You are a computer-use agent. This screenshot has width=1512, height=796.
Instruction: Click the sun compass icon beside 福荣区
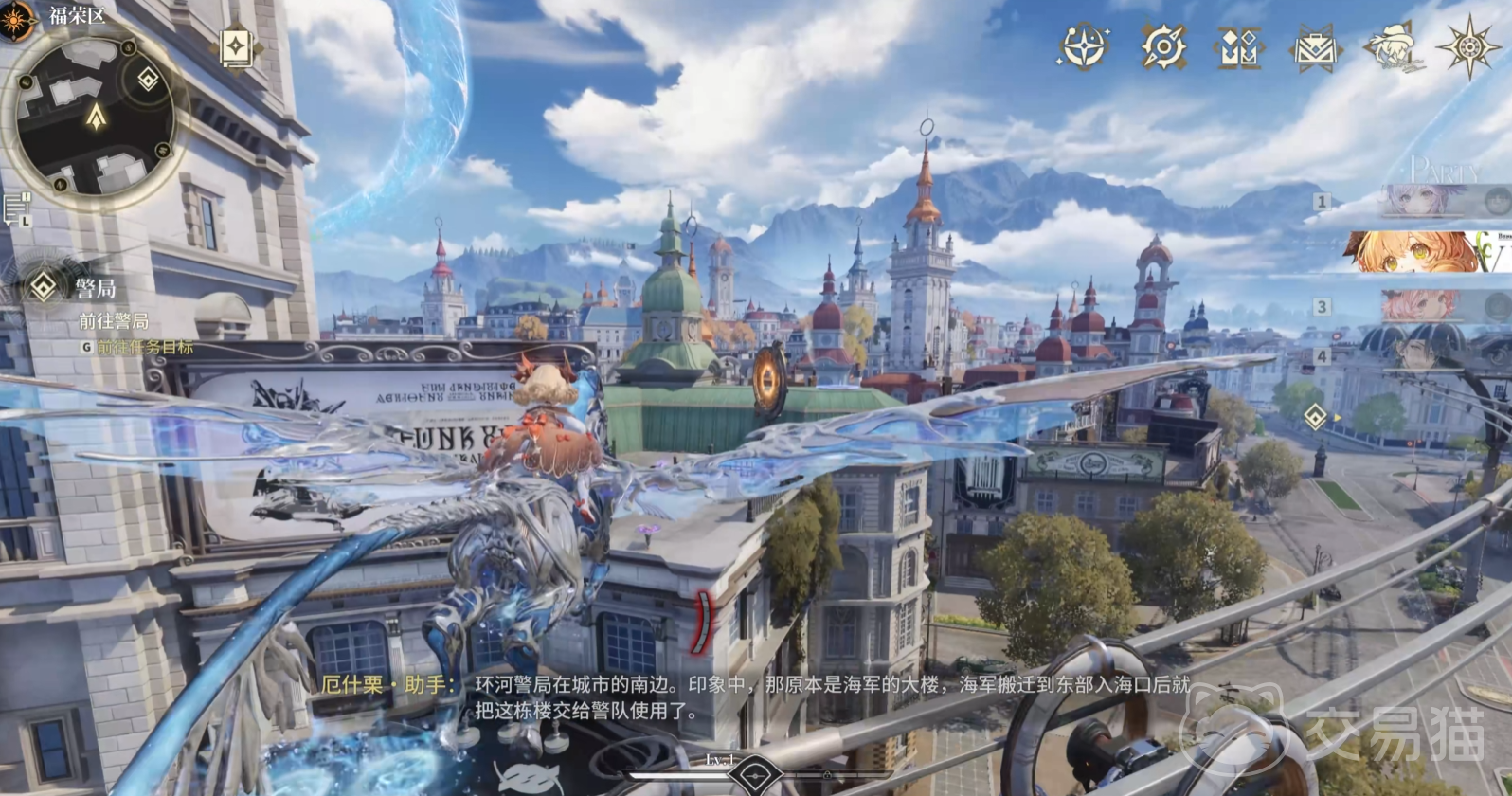click(x=17, y=20)
